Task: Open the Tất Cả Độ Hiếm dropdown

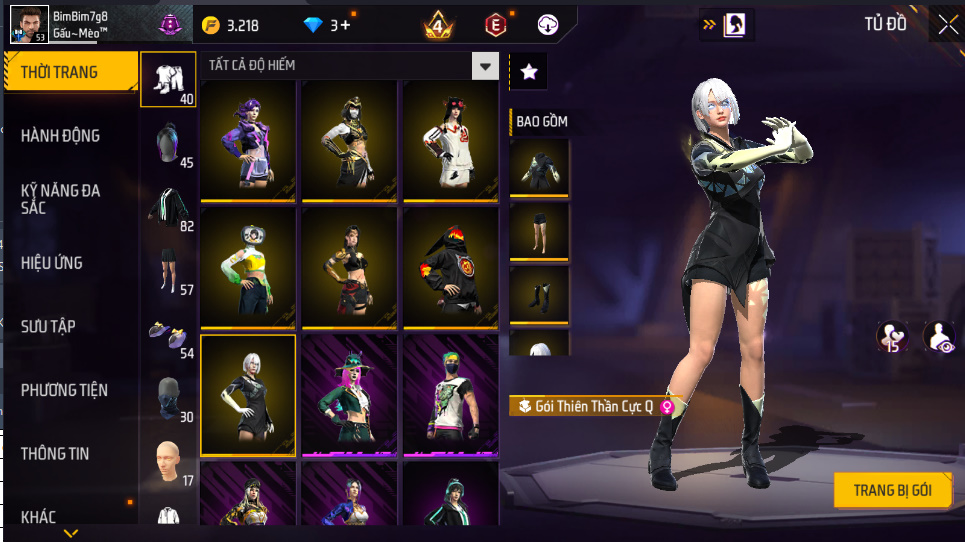Action: [349, 66]
